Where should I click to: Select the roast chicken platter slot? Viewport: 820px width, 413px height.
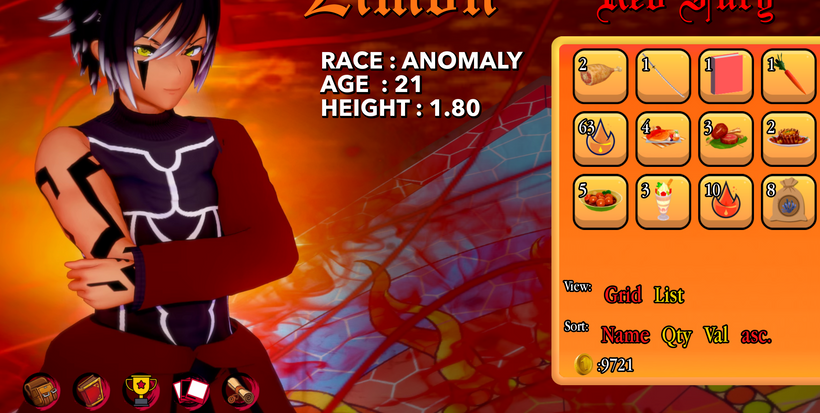point(663,139)
